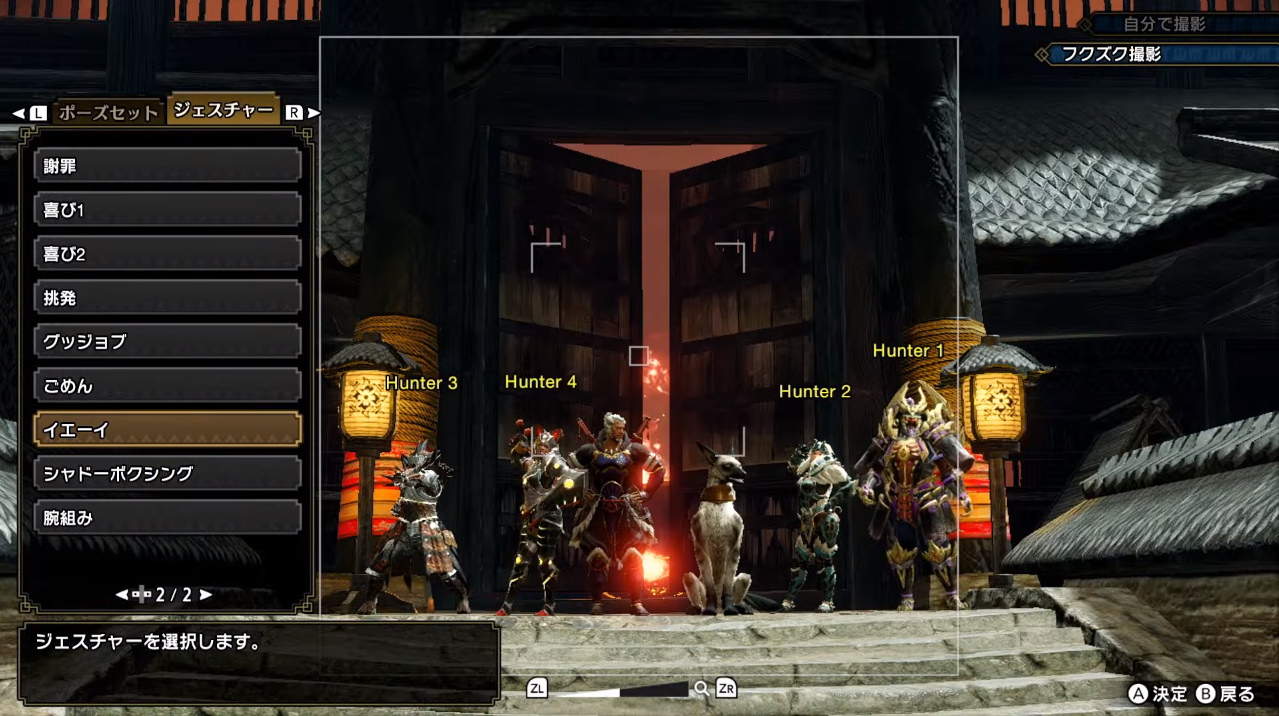The image size is (1279, 716).
Task: Select the 腕組み gesture
Action: point(168,518)
